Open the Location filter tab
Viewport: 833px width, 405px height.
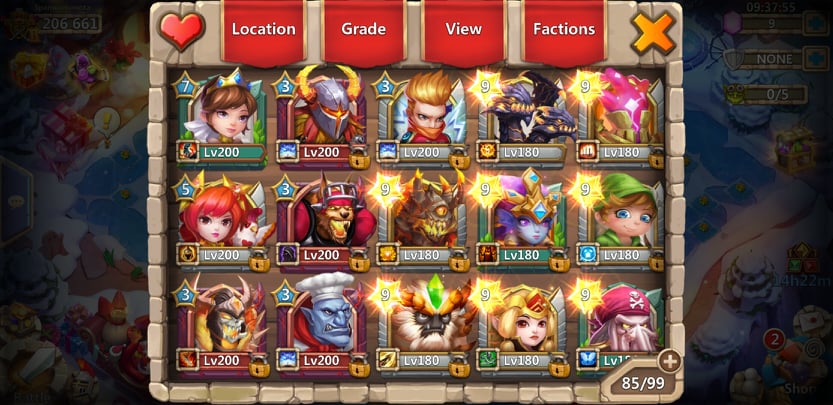click(263, 29)
